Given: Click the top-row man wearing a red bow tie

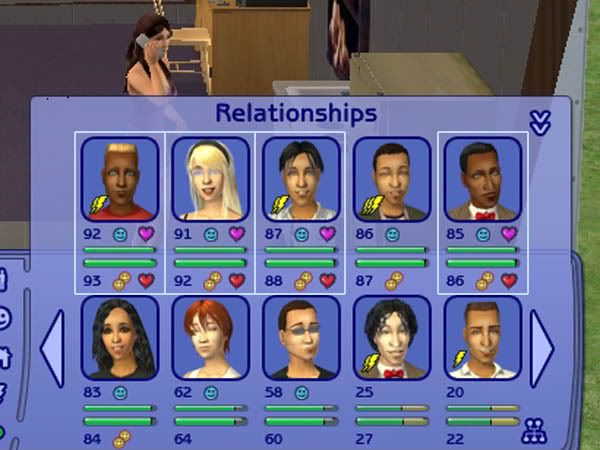Looking at the screenshot, I should pyautogui.click(x=483, y=179).
